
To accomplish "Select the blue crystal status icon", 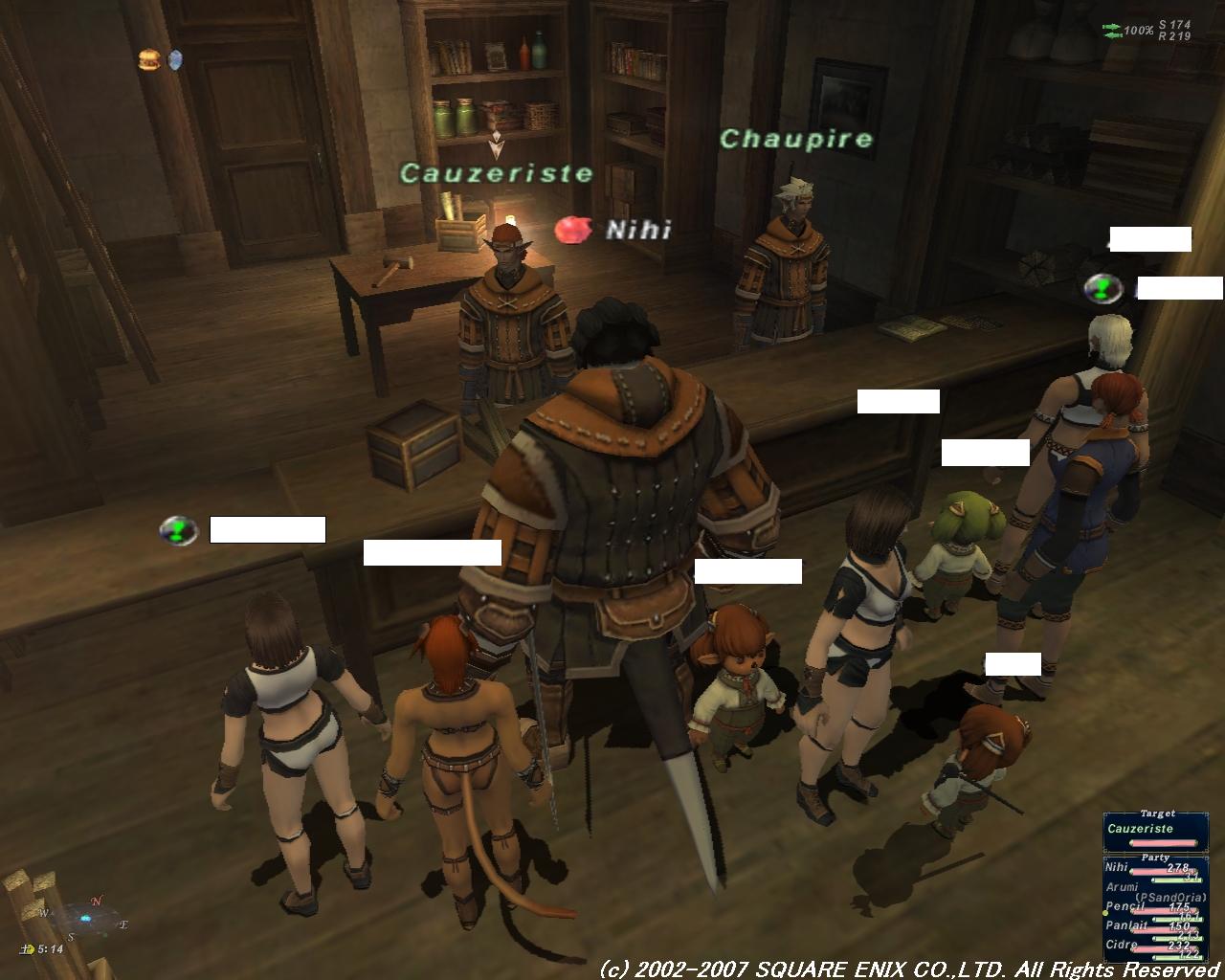I will click(x=175, y=60).
